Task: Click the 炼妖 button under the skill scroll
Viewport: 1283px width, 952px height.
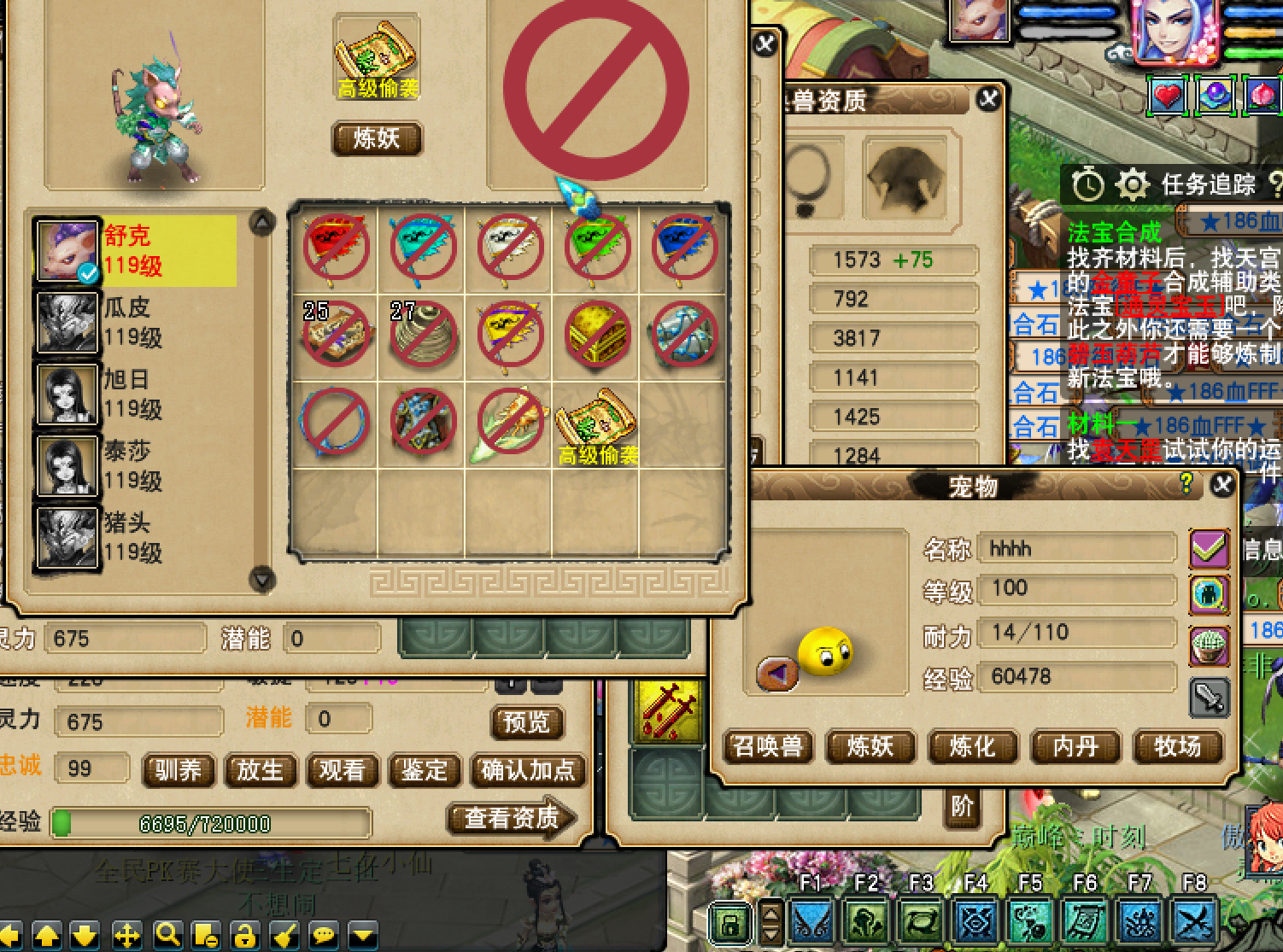Action: point(377,139)
